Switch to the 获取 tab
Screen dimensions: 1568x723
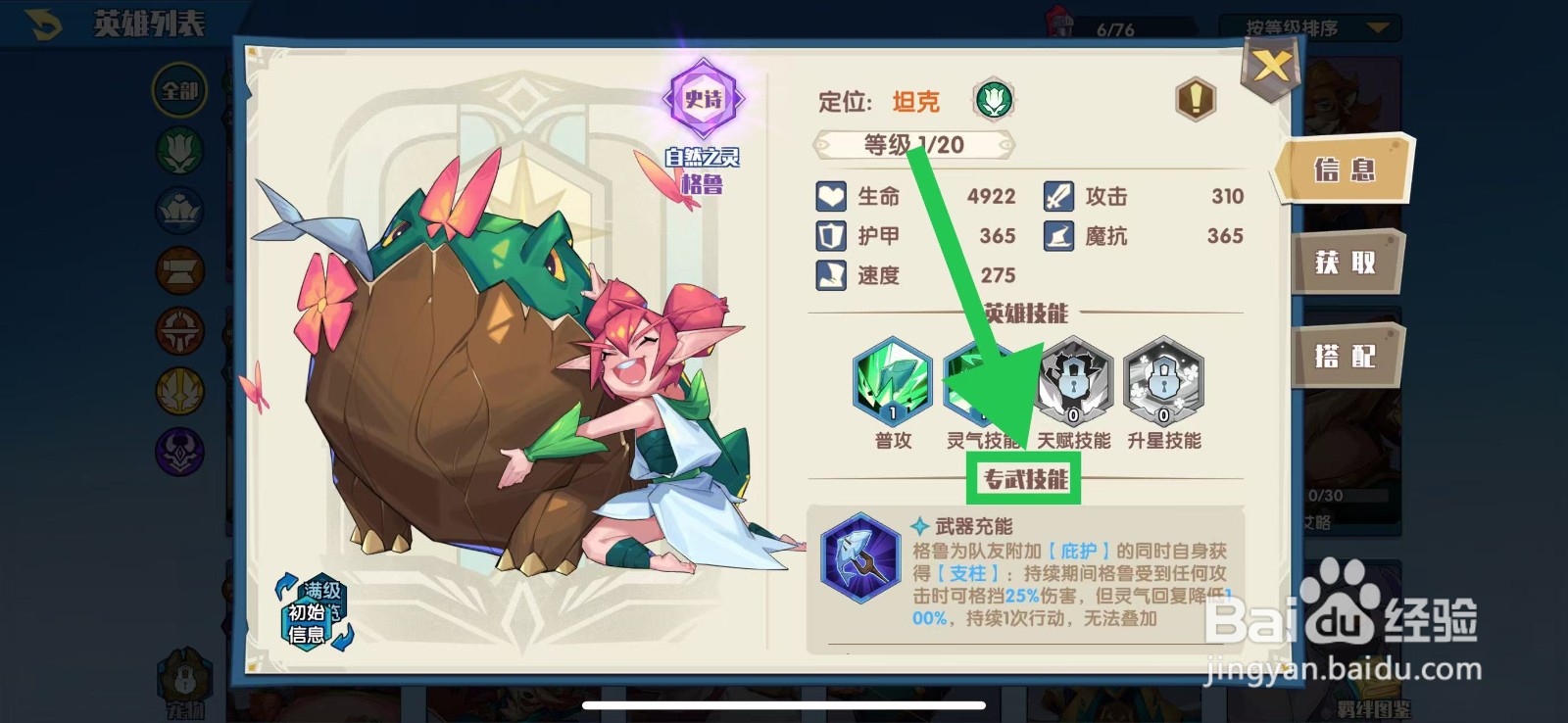pyautogui.click(x=1346, y=264)
